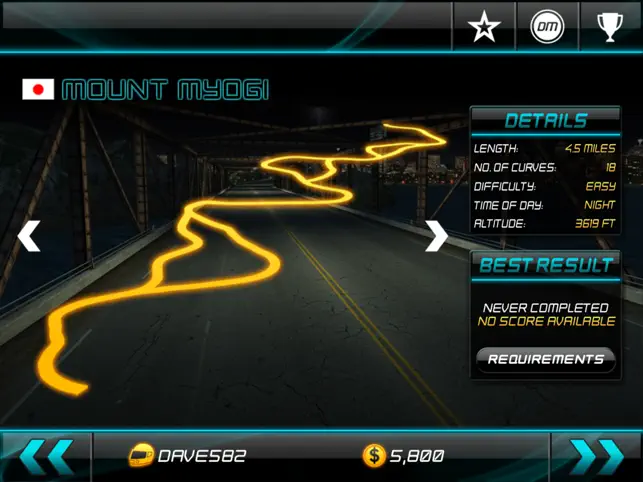The image size is (643, 482).
Task: Open the star favorites button
Action: click(484, 27)
